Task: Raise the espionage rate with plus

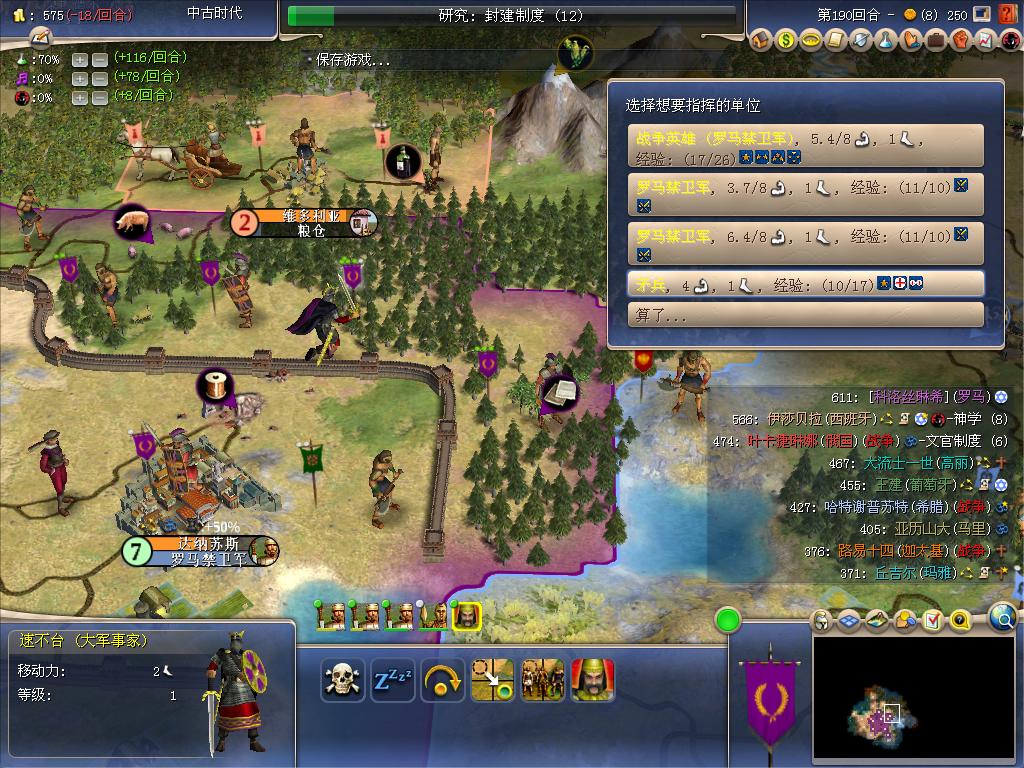Action: (81, 97)
